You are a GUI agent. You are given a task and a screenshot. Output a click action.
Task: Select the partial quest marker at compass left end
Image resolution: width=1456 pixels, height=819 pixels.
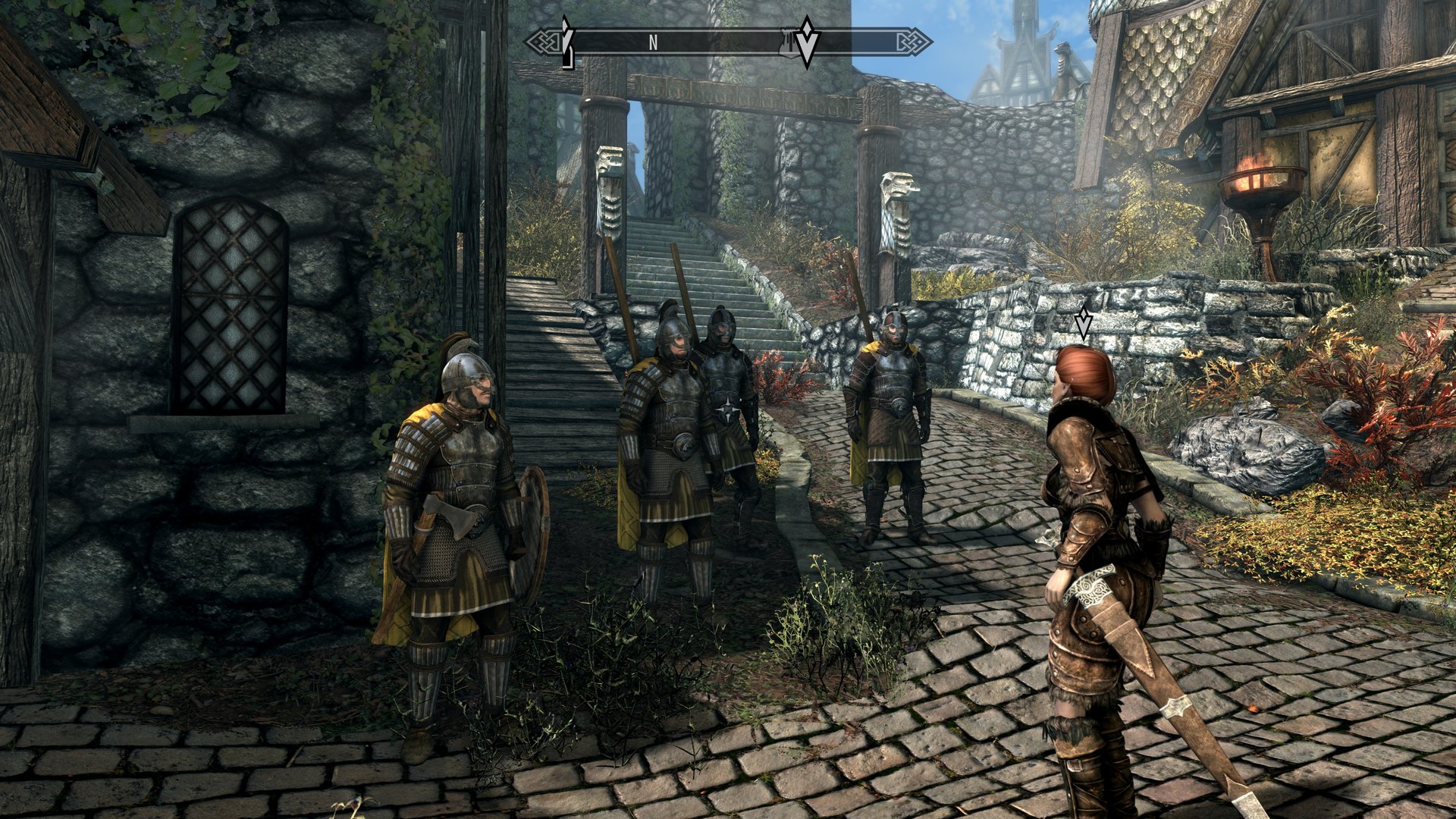tap(566, 42)
